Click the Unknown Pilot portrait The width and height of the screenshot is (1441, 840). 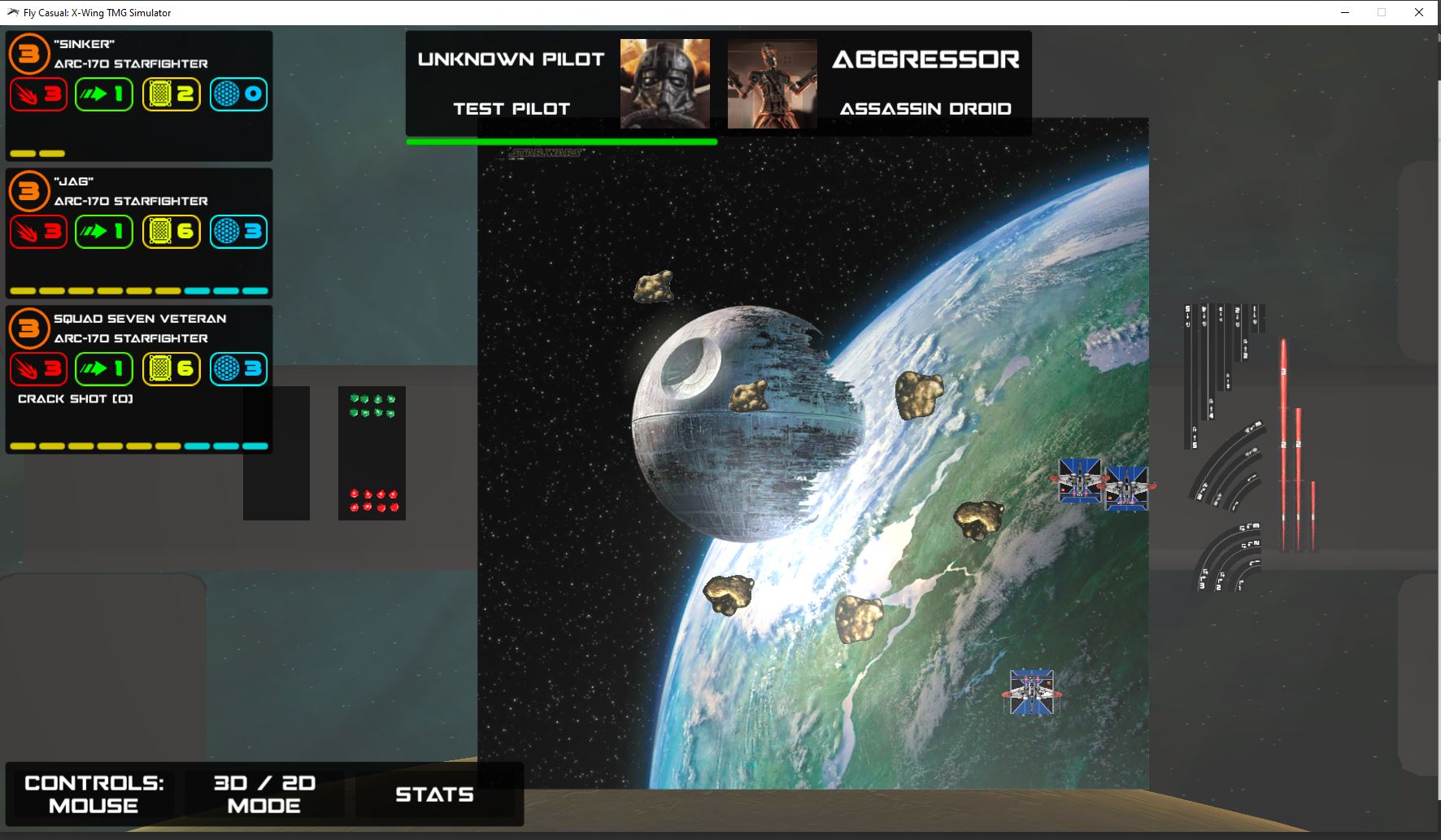point(664,84)
